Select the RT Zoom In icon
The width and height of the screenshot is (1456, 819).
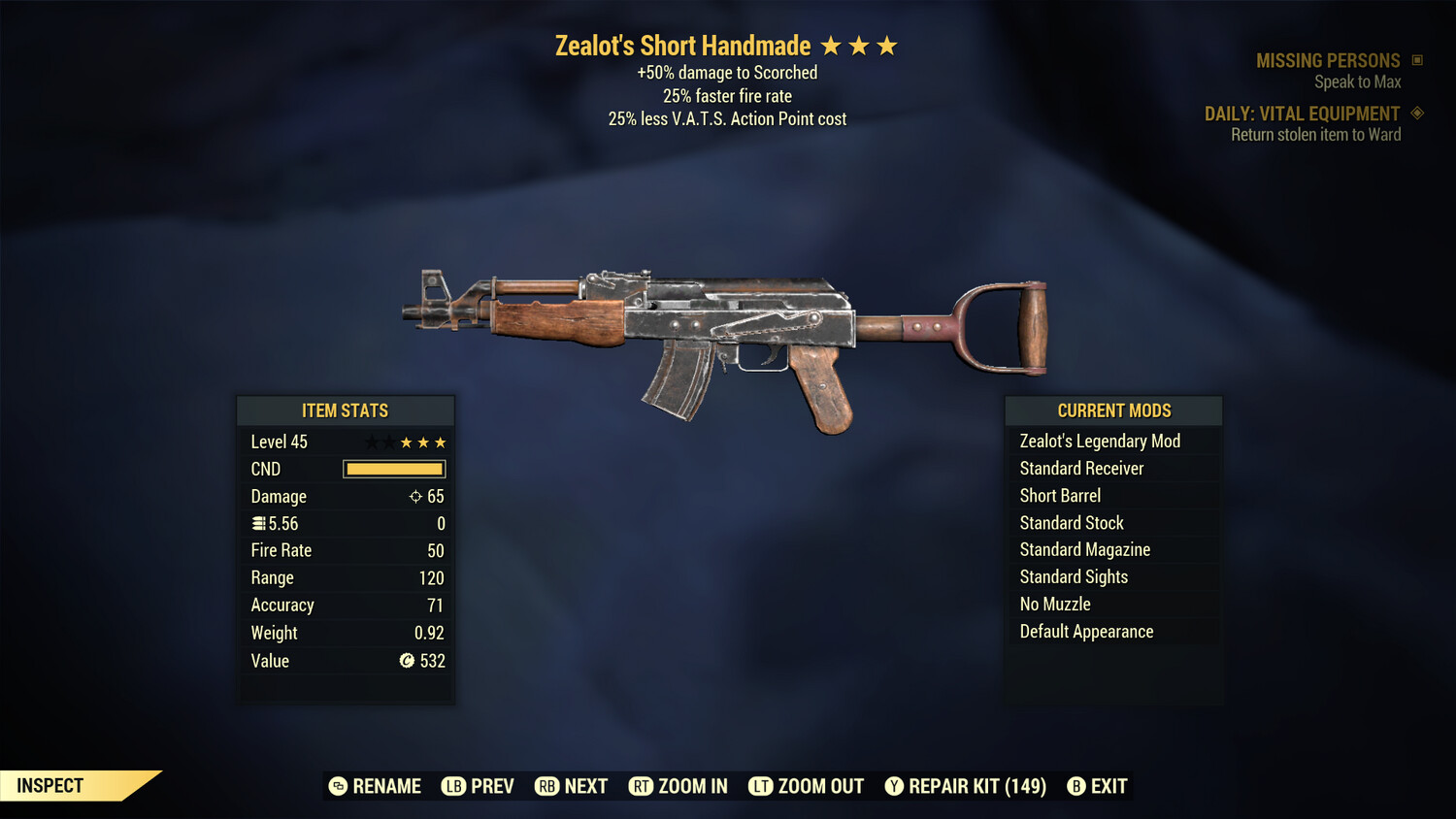coord(642,786)
